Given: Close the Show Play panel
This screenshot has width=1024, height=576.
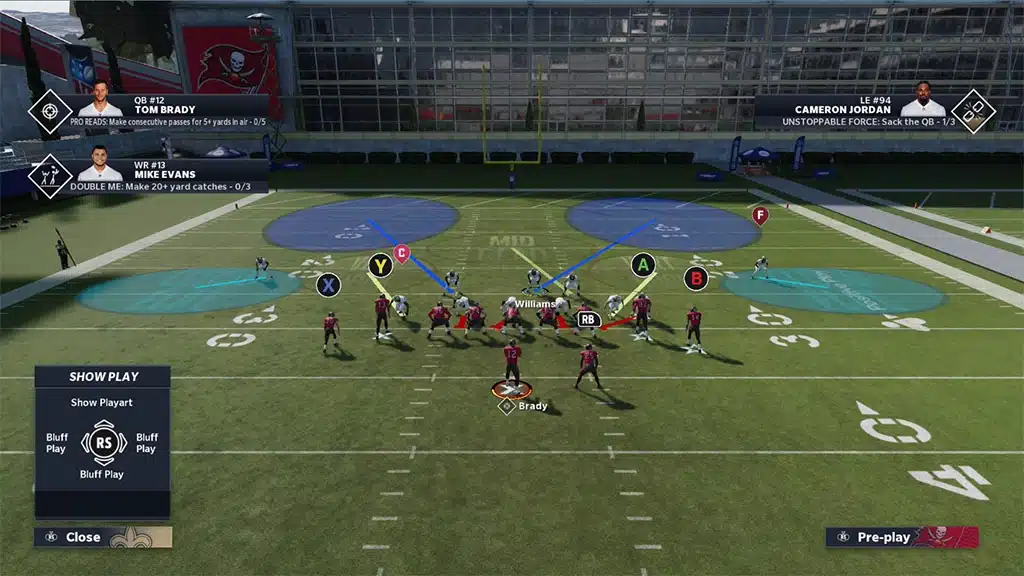Looking at the screenshot, I should point(82,537).
